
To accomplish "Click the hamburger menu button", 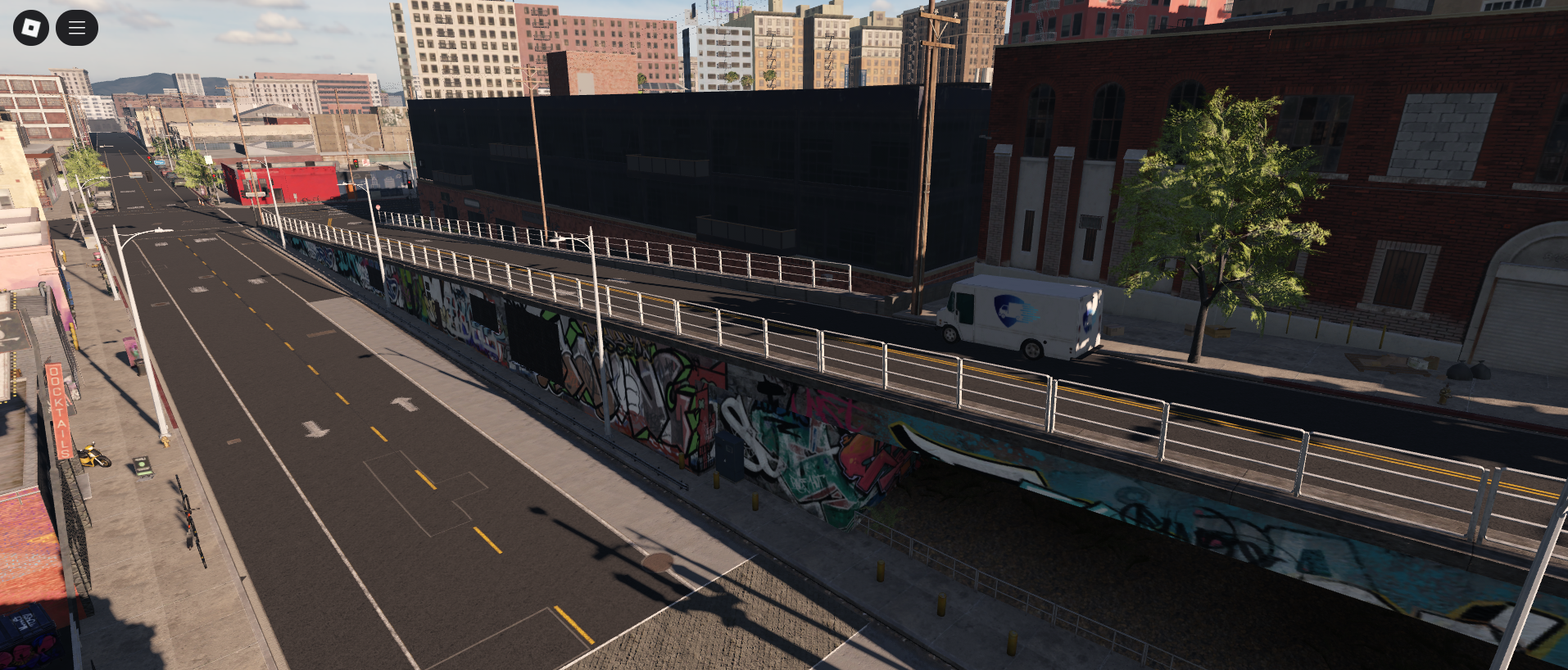I will 77,28.
